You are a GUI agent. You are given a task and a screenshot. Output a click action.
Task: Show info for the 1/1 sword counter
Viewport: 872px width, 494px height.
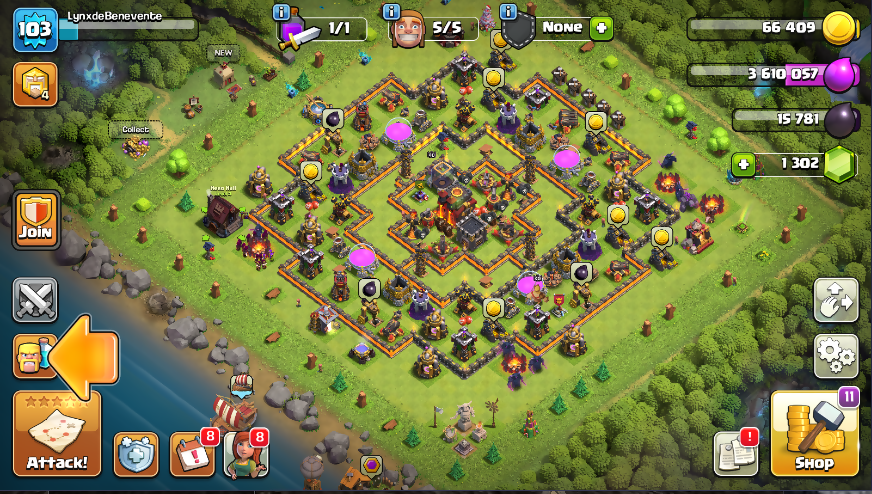[283, 12]
